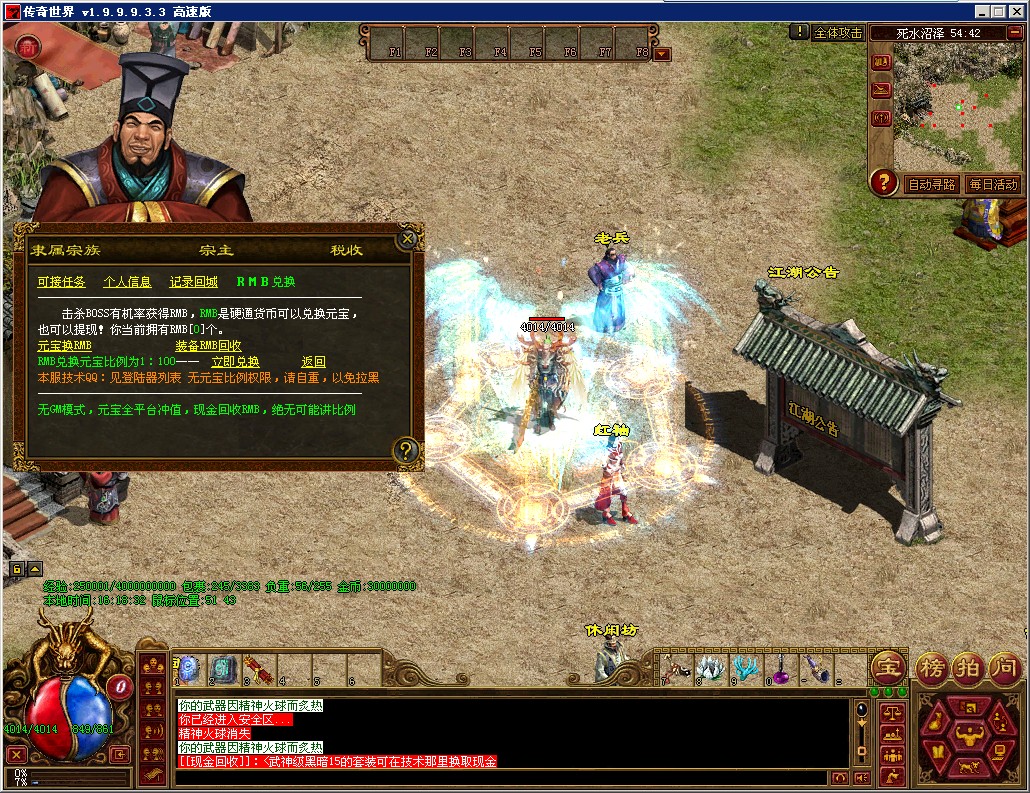Expand the F-key skill bar dropdown arrow
The height and width of the screenshot is (793, 1030).
click(x=662, y=53)
